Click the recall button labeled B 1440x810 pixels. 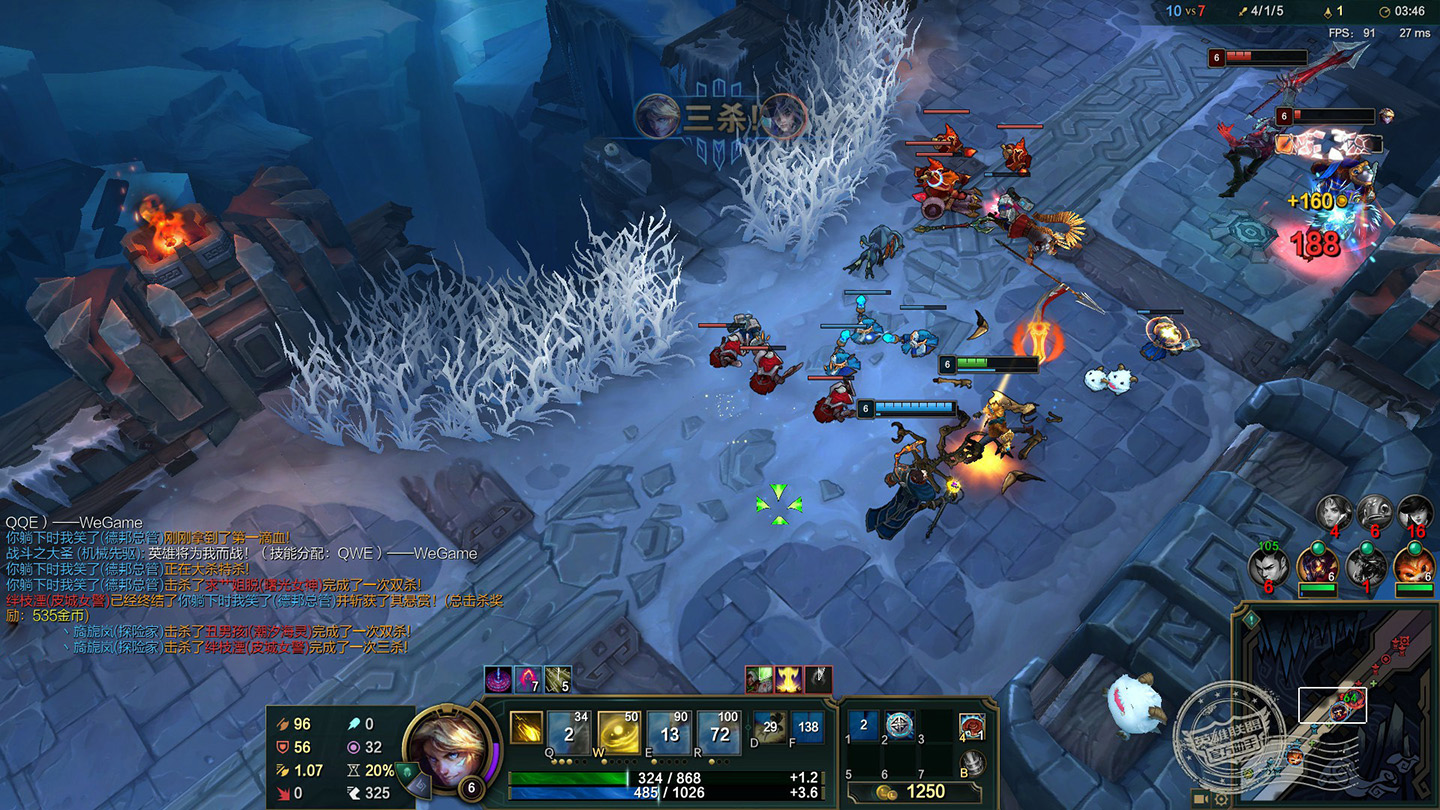click(x=972, y=764)
